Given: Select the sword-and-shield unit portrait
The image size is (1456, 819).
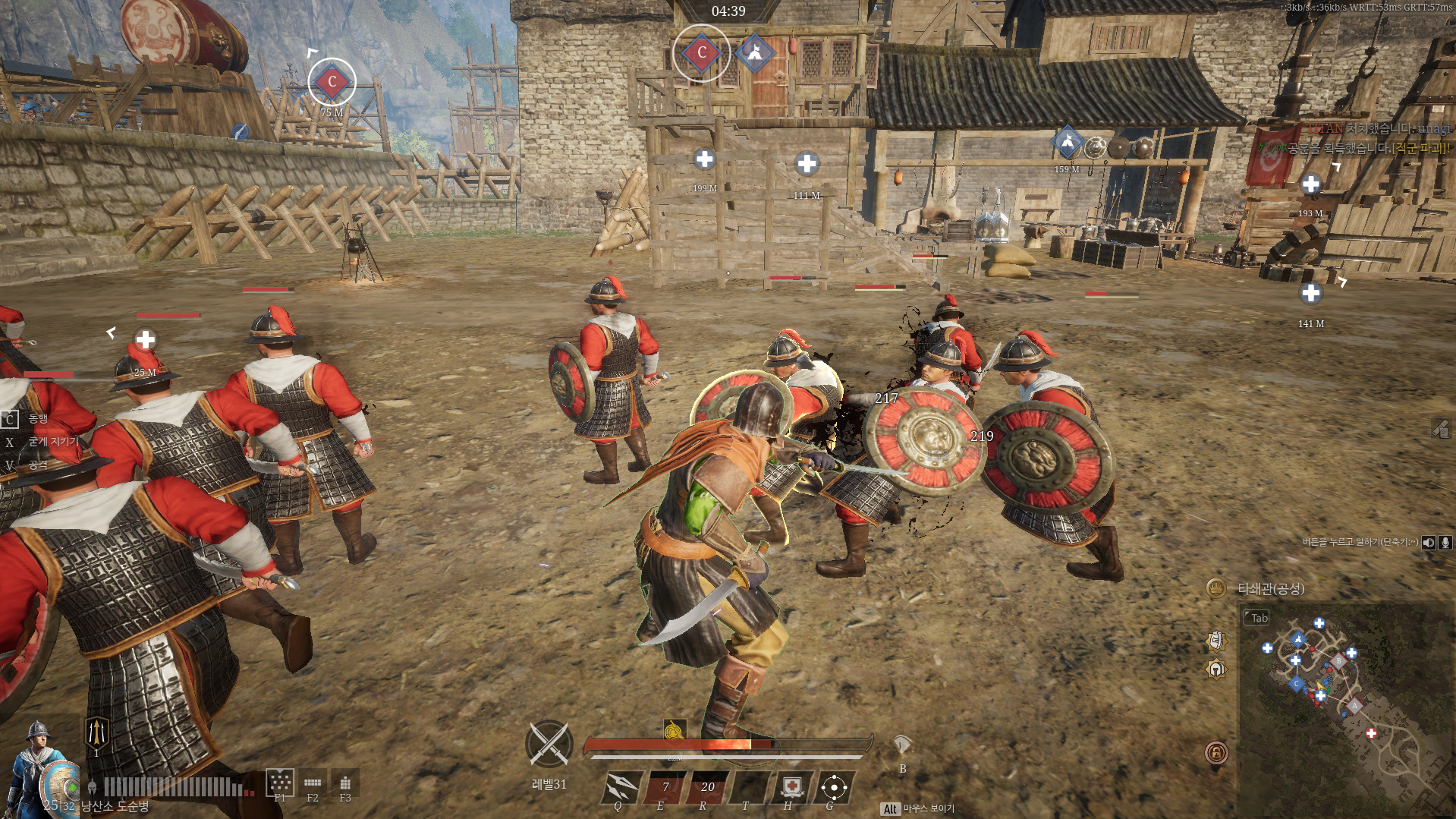Looking at the screenshot, I should 39,767.
